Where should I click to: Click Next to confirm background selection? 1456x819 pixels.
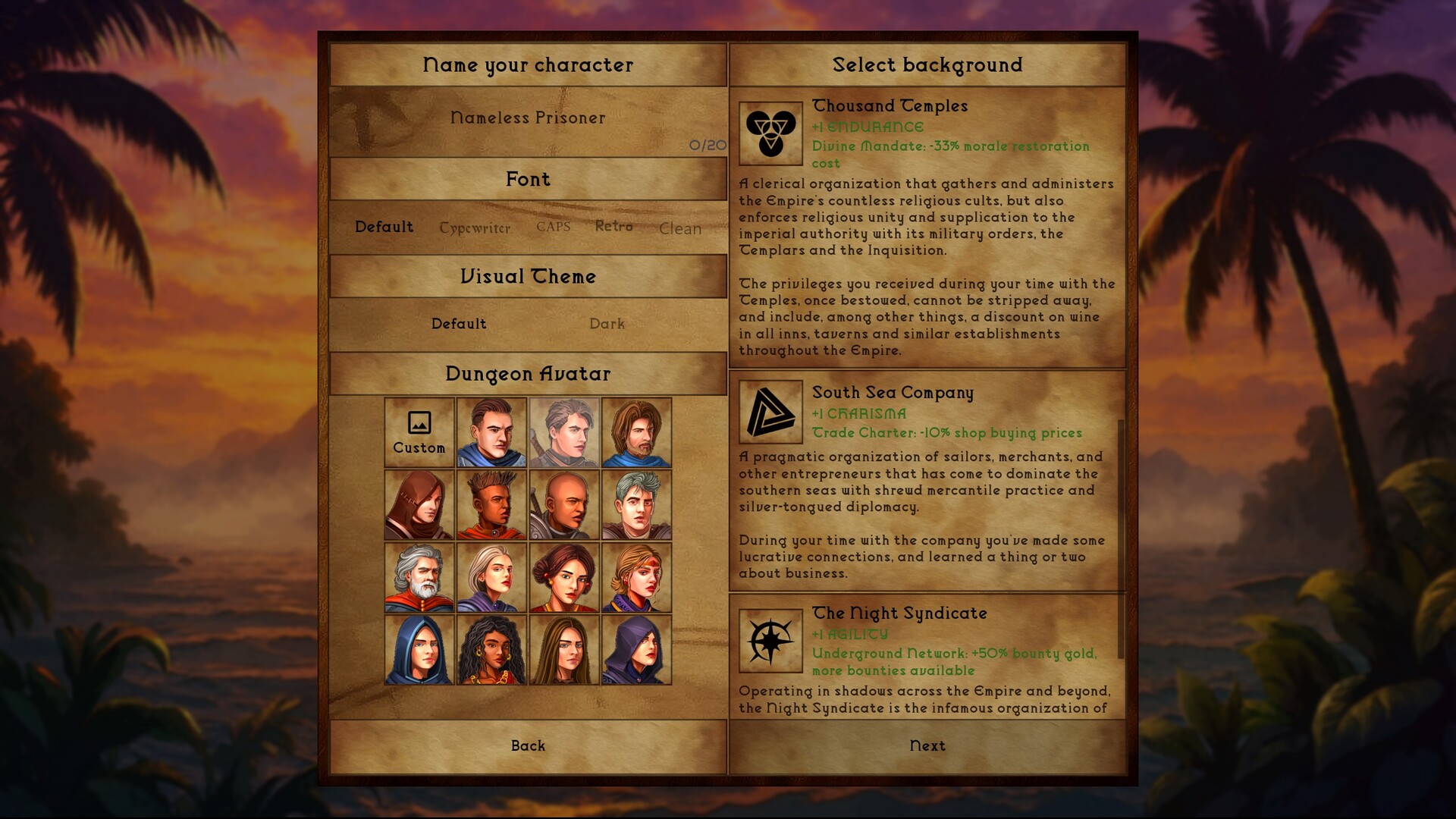click(927, 746)
